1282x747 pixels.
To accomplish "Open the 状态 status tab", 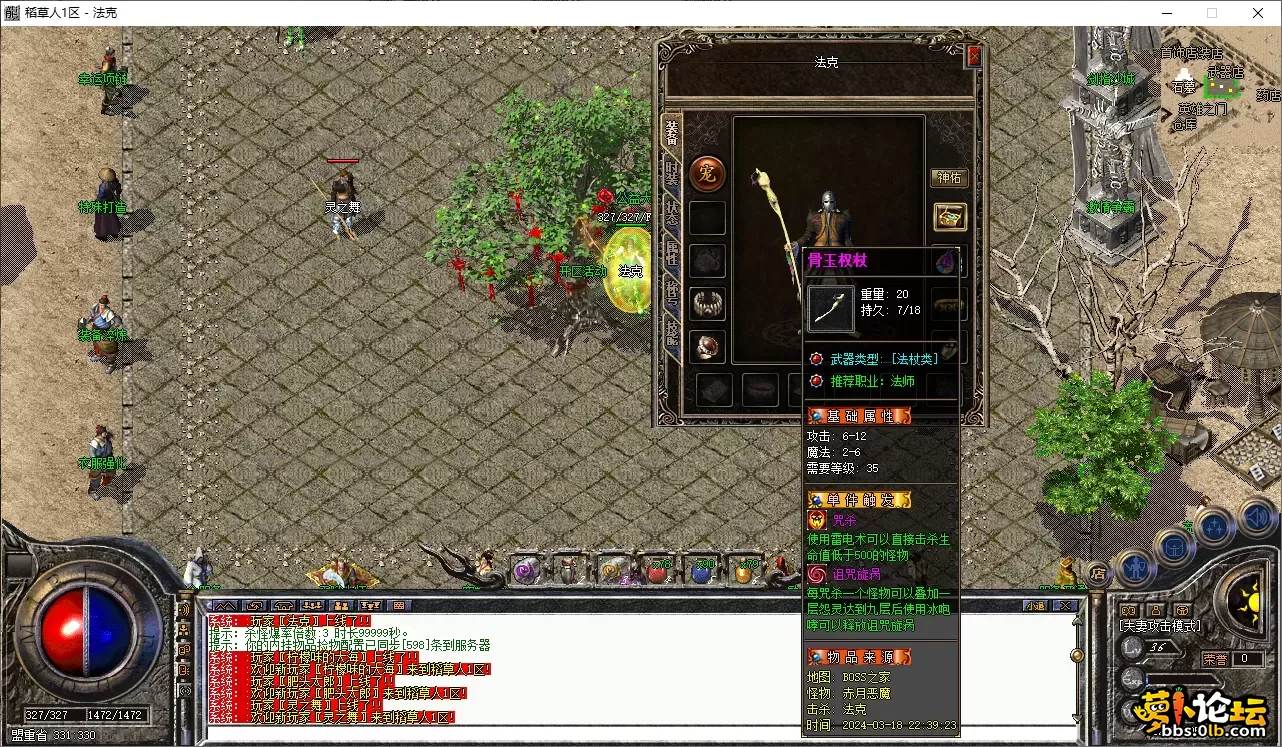I will click(672, 213).
